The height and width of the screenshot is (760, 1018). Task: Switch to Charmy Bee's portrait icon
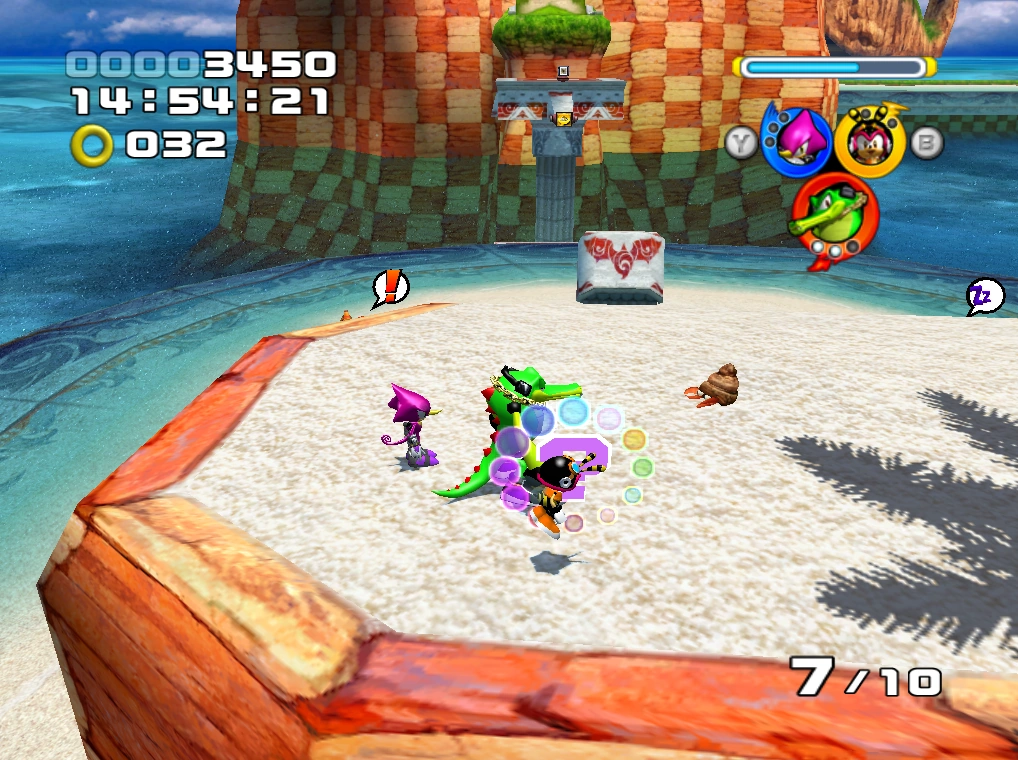(x=868, y=141)
